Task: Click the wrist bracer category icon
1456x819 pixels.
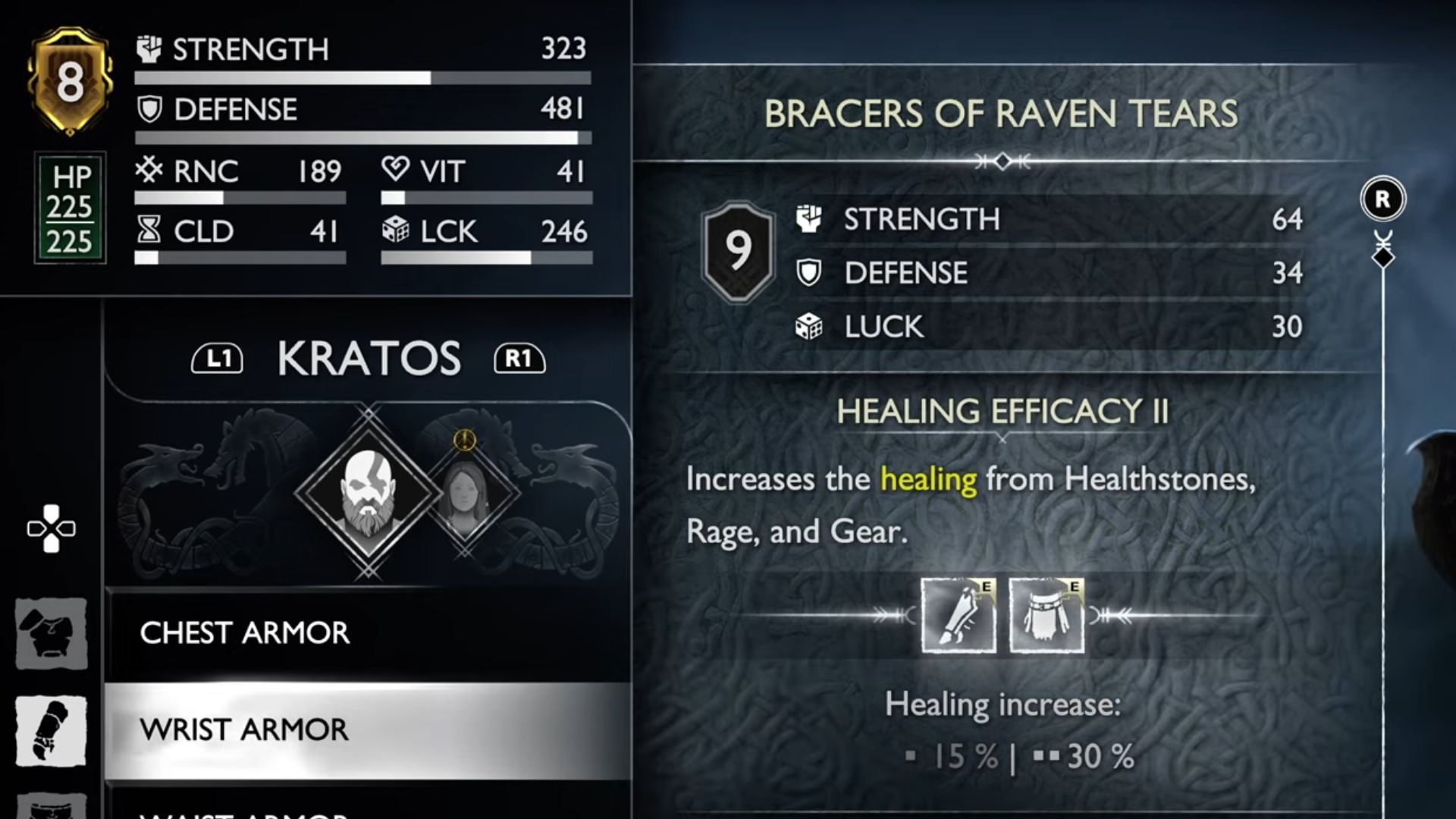Action: 52,730
